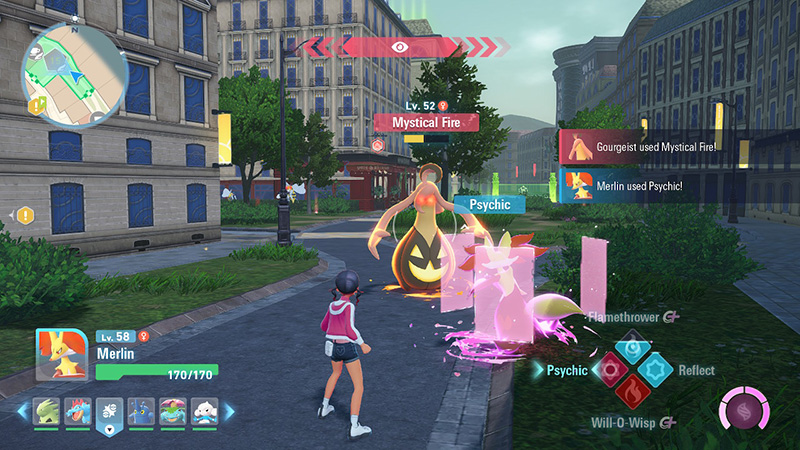Pick the white Pokémon in the last party slot
Image resolution: width=800 pixels, height=450 pixels.
click(205, 411)
